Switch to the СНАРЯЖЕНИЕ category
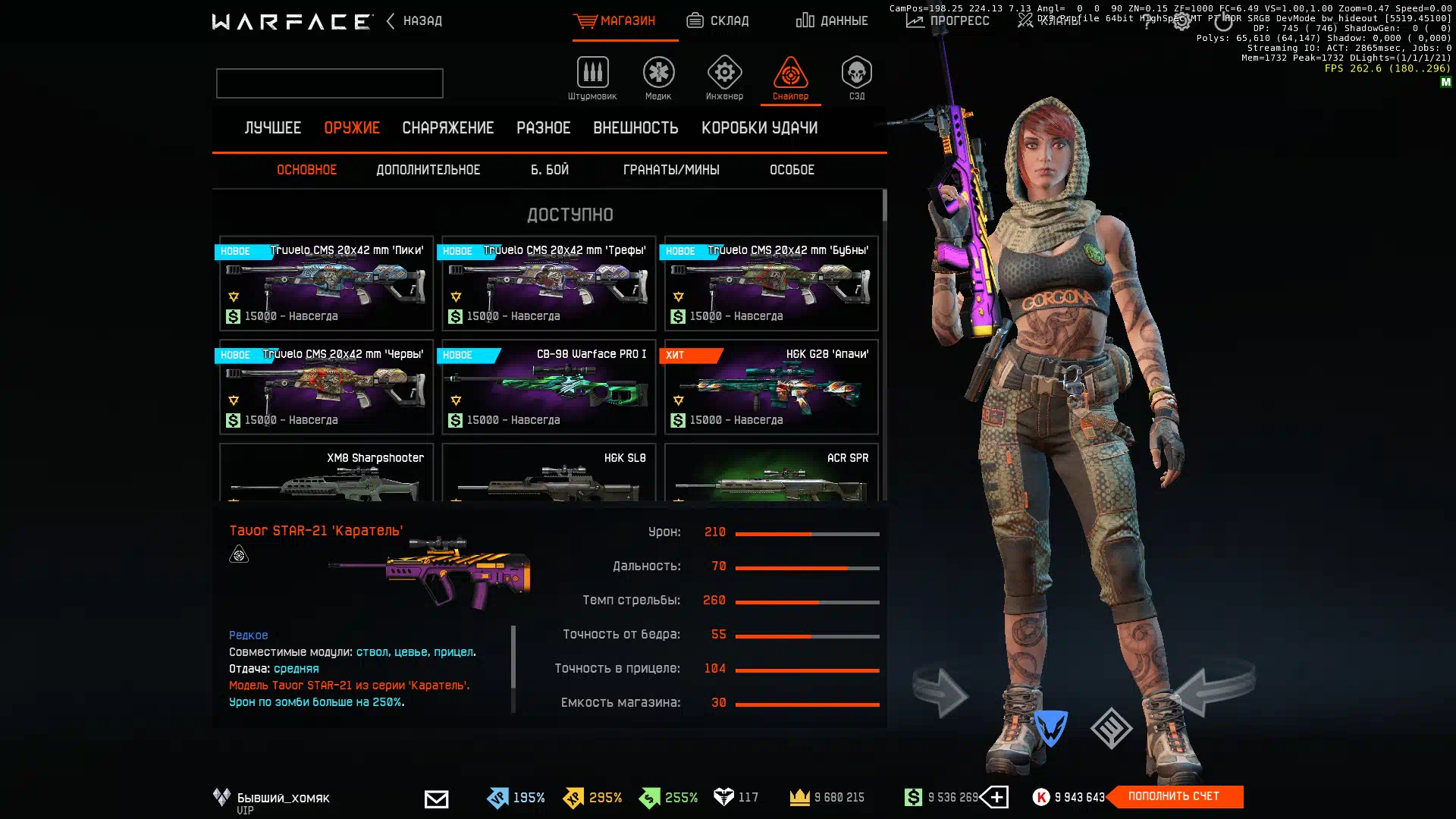 (x=447, y=128)
